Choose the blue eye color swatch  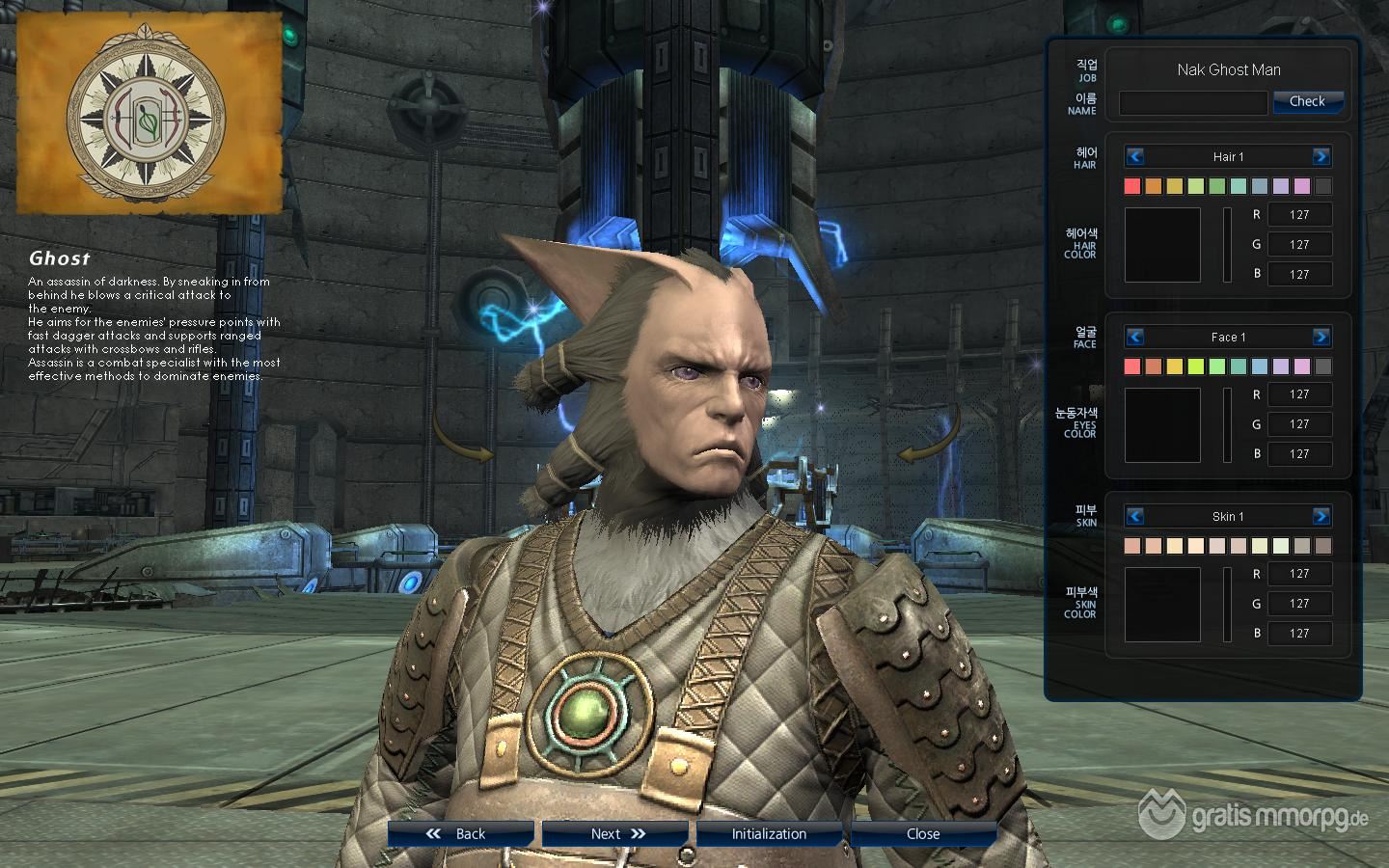pyautogui.click(x=1260, y=366)
